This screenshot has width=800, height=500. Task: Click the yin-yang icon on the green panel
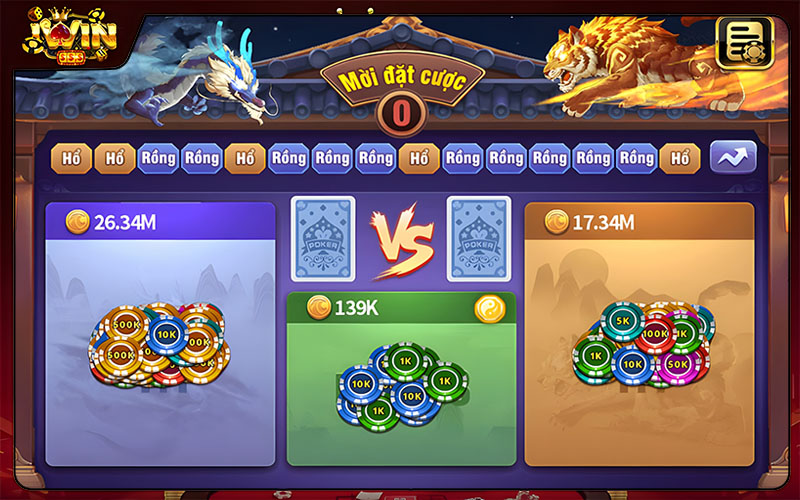(x=489, y=308)
